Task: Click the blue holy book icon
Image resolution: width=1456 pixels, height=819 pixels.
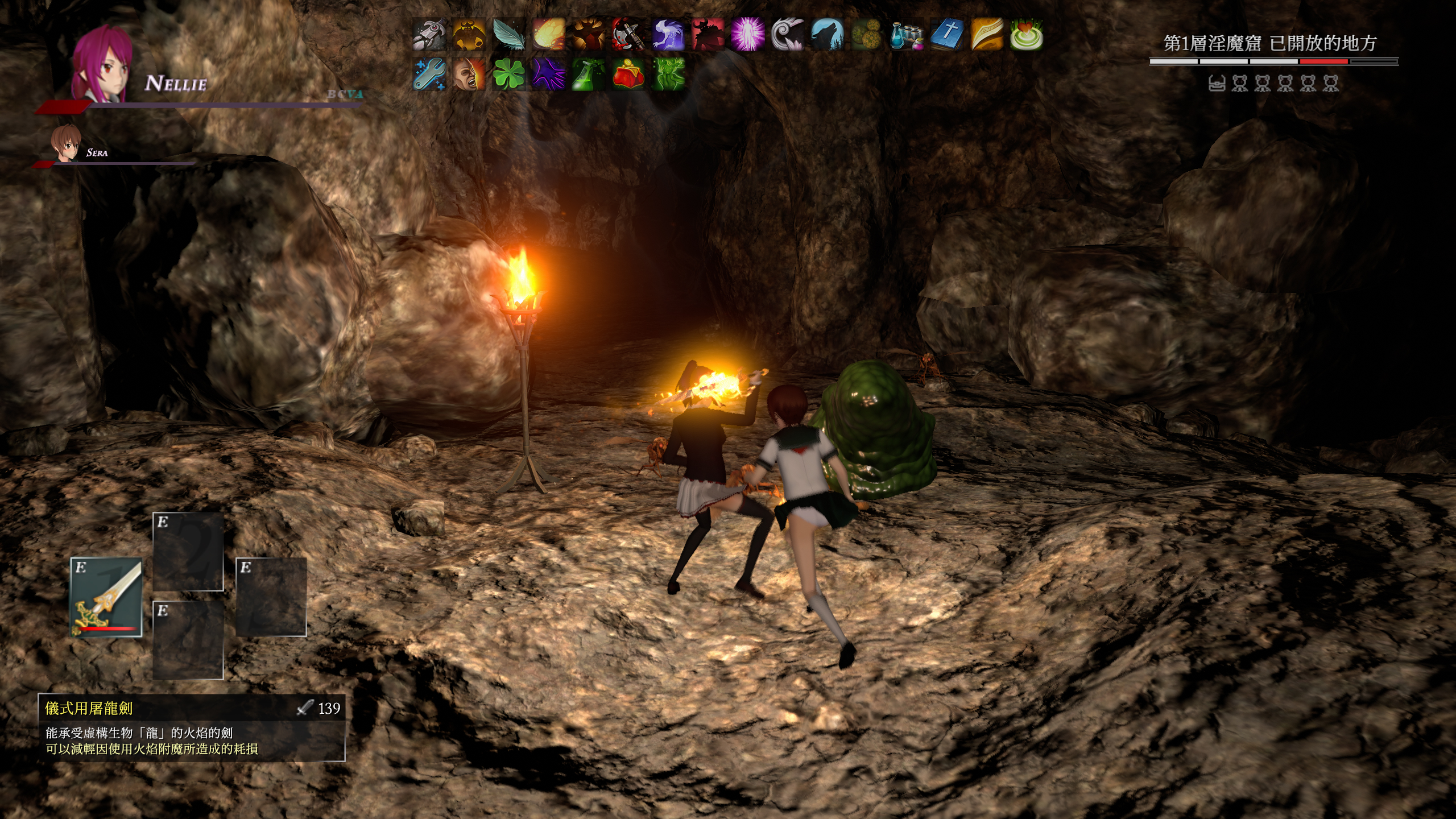Action: 946,34
